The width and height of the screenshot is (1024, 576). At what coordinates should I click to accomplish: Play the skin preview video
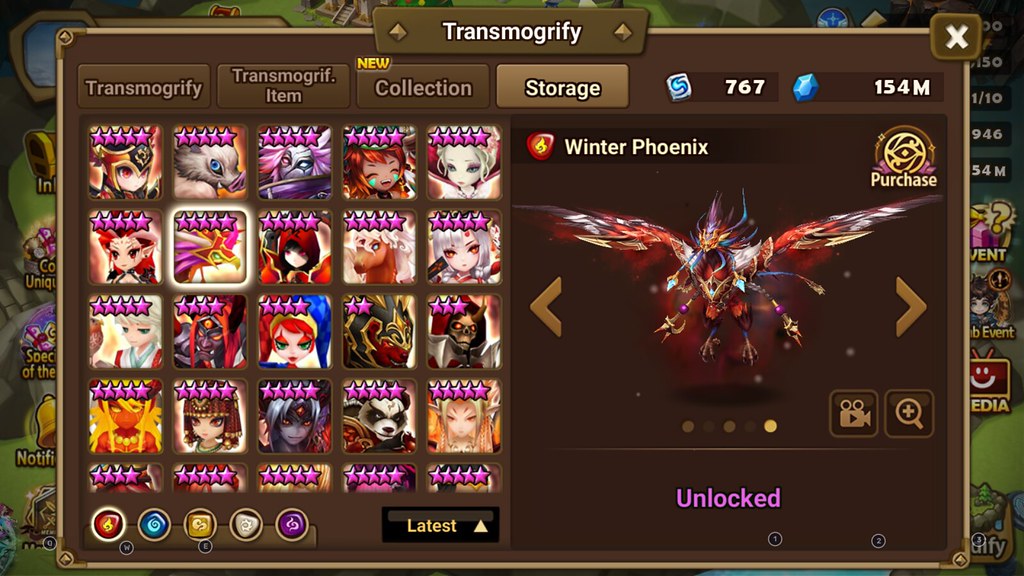(853, 413)
